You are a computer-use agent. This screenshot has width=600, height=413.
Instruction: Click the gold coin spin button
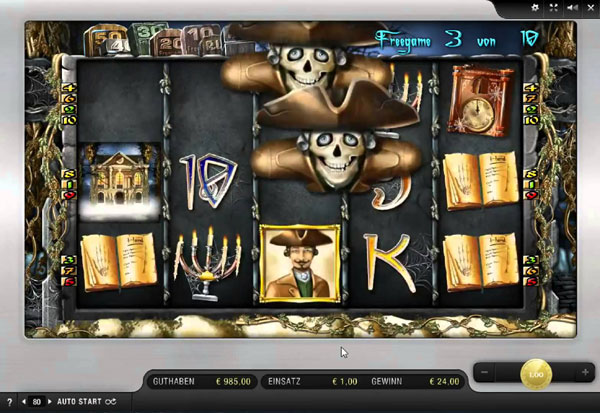tap(535, 372)
